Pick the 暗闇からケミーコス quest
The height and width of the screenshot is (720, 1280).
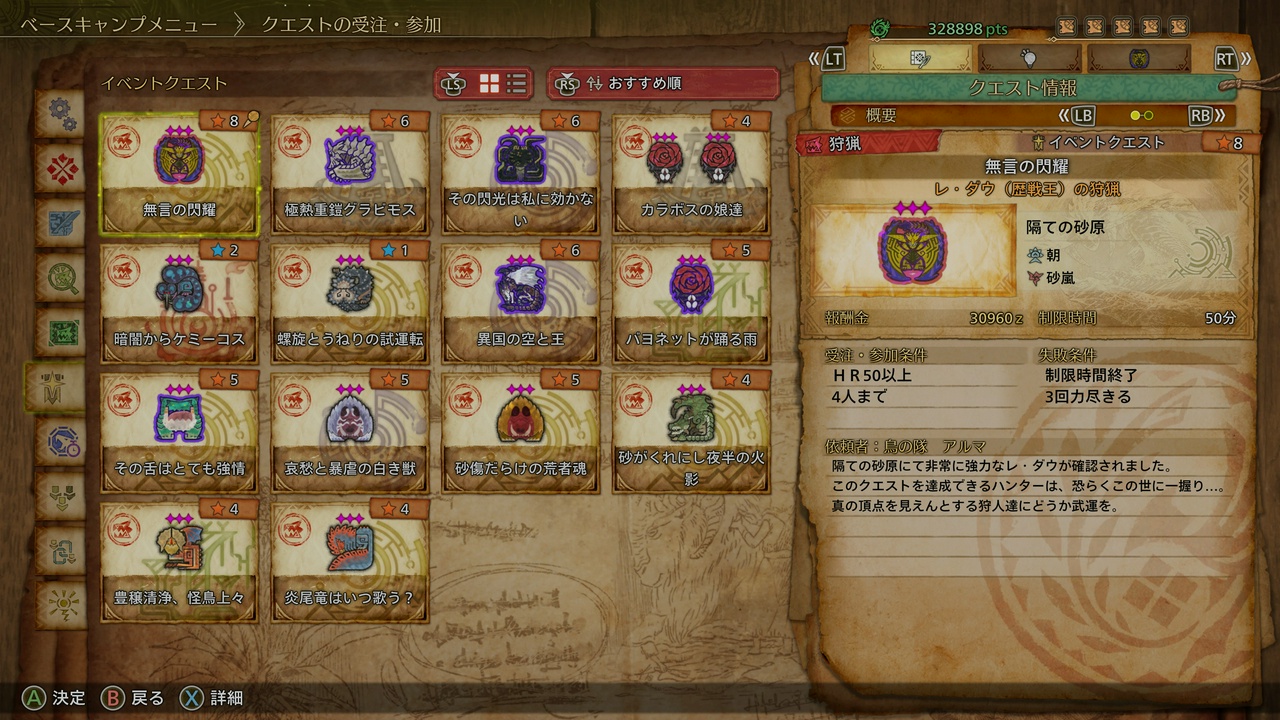point(179,301)
